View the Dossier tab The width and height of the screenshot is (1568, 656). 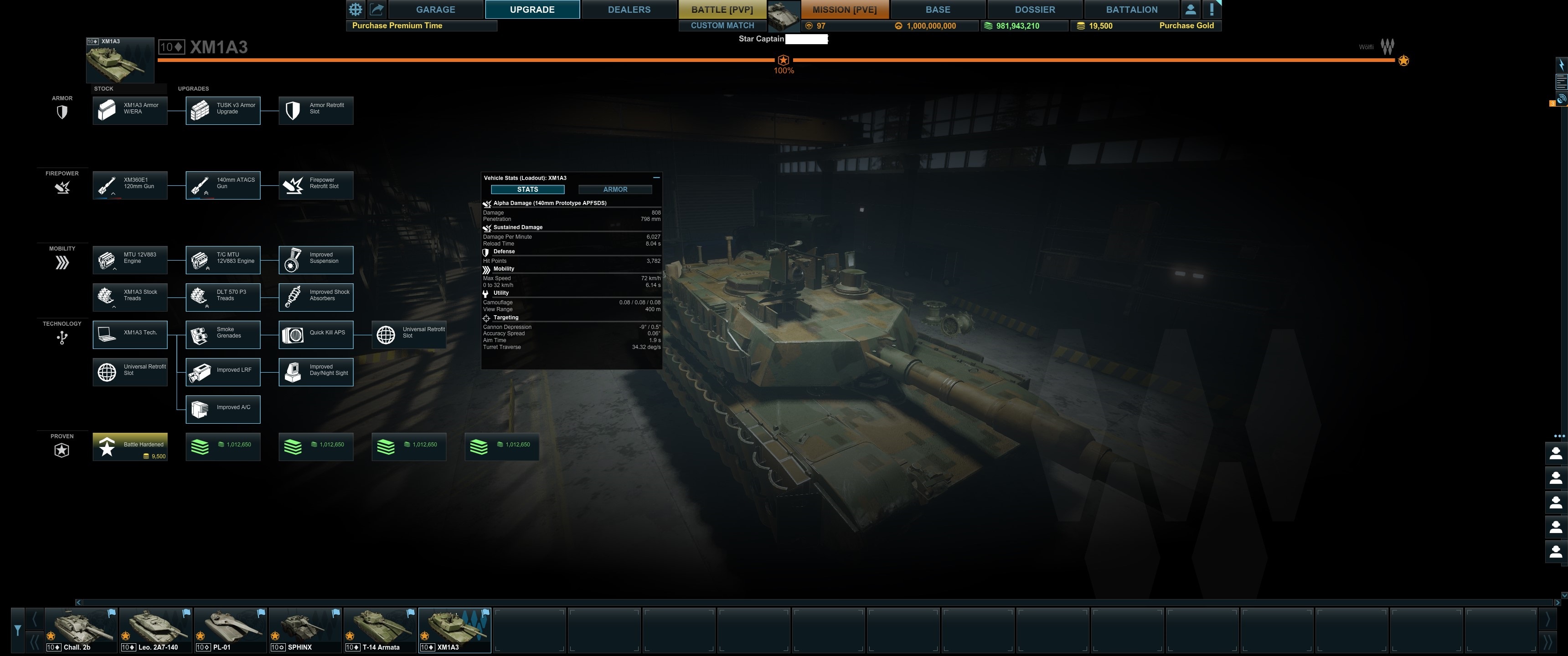click(1034, 9)
